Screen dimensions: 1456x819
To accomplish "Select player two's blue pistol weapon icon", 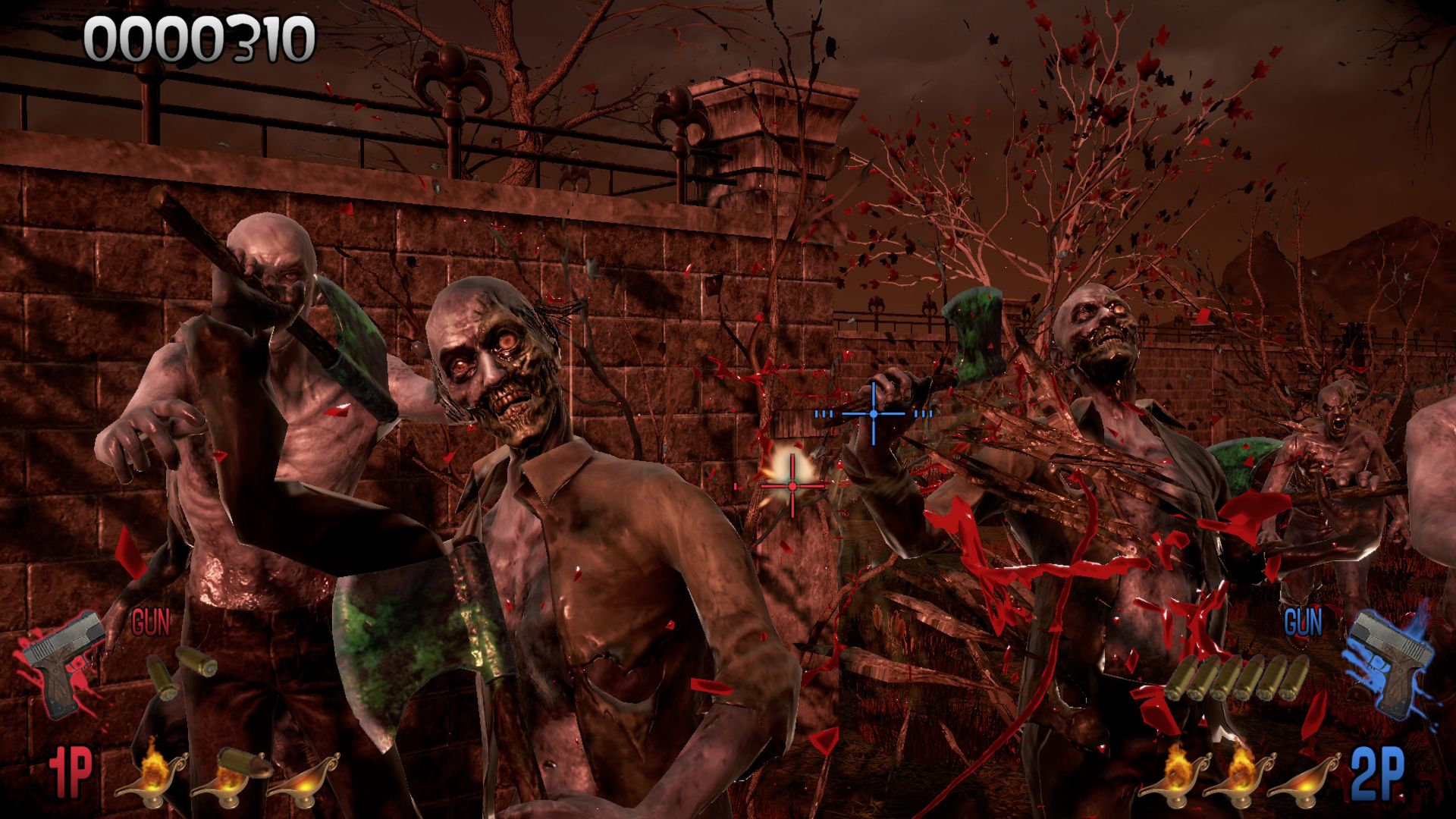I will pos(1389,661).
